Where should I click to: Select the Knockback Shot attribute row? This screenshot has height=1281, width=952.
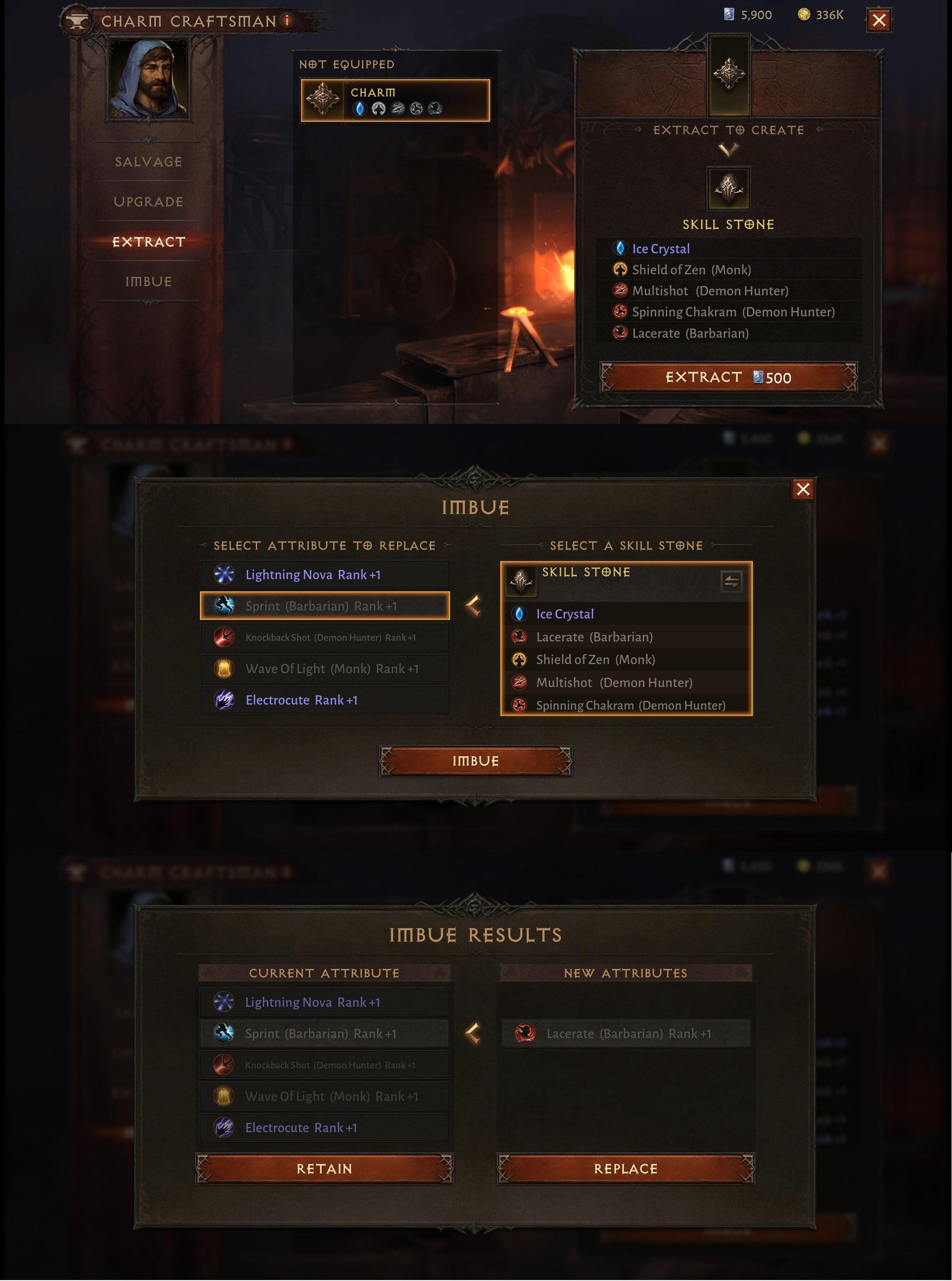[324, 637]
